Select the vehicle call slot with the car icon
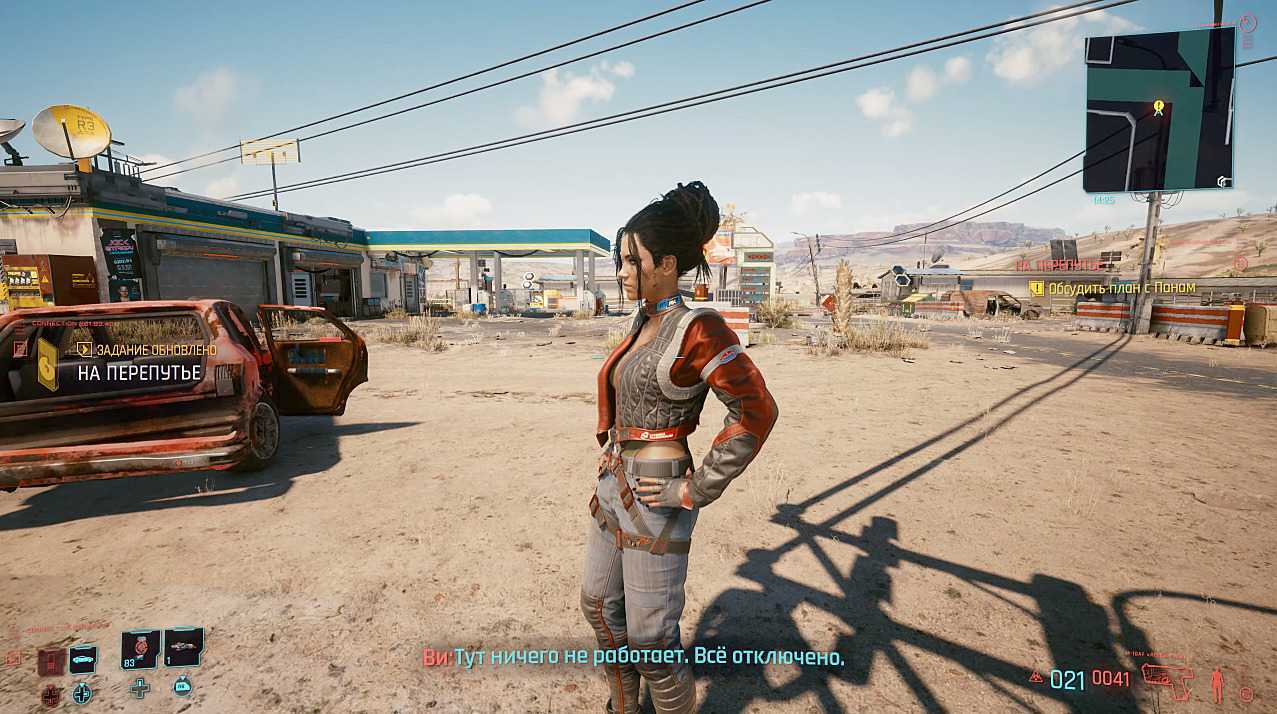 click(x=83, y=658)
